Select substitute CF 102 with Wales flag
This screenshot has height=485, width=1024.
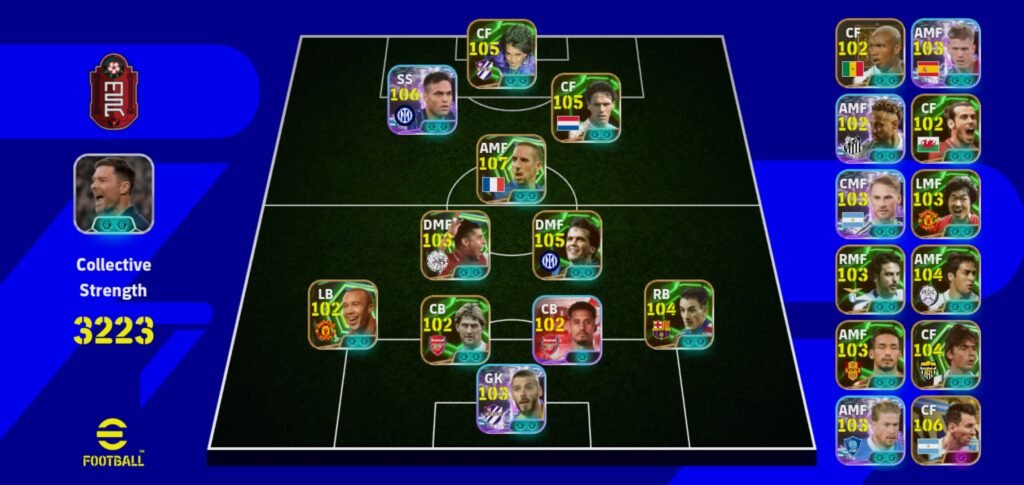(946, 128)
